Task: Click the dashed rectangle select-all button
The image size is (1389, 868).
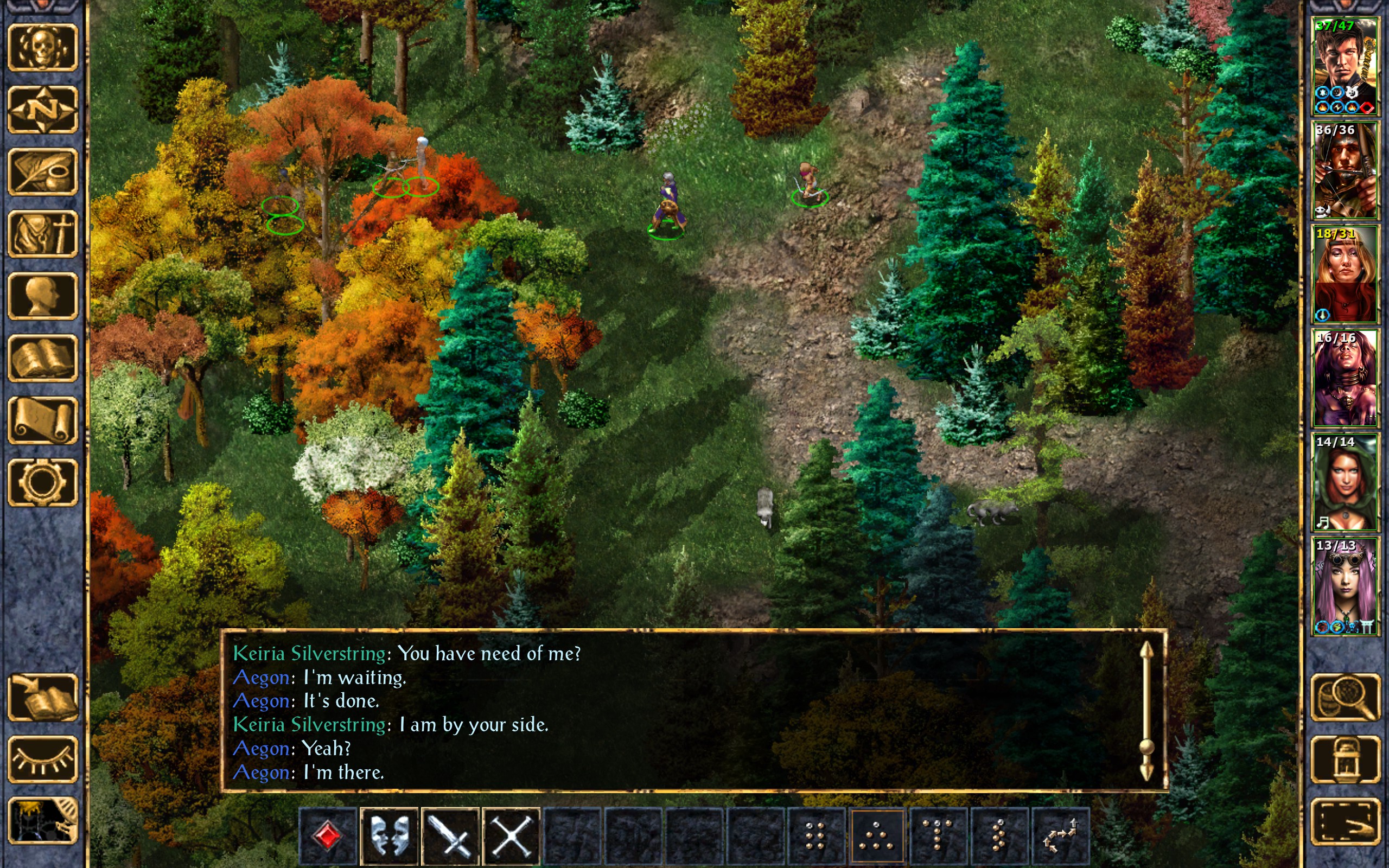Action: pos(1345,821)
